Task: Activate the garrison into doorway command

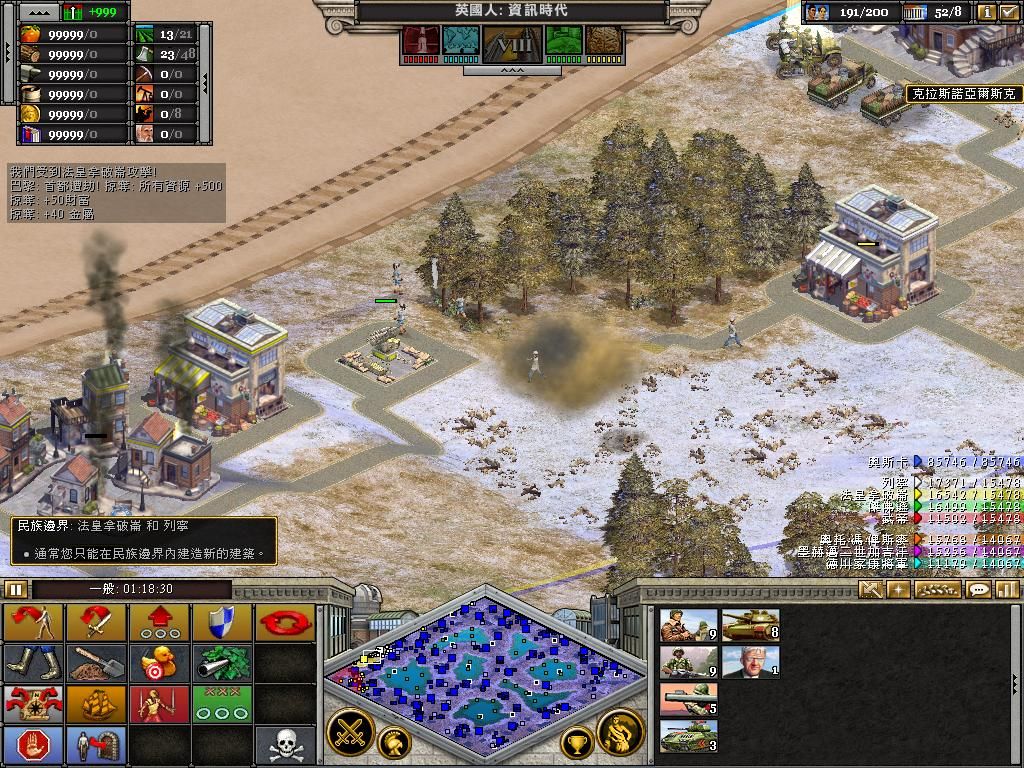Action: 97,744
